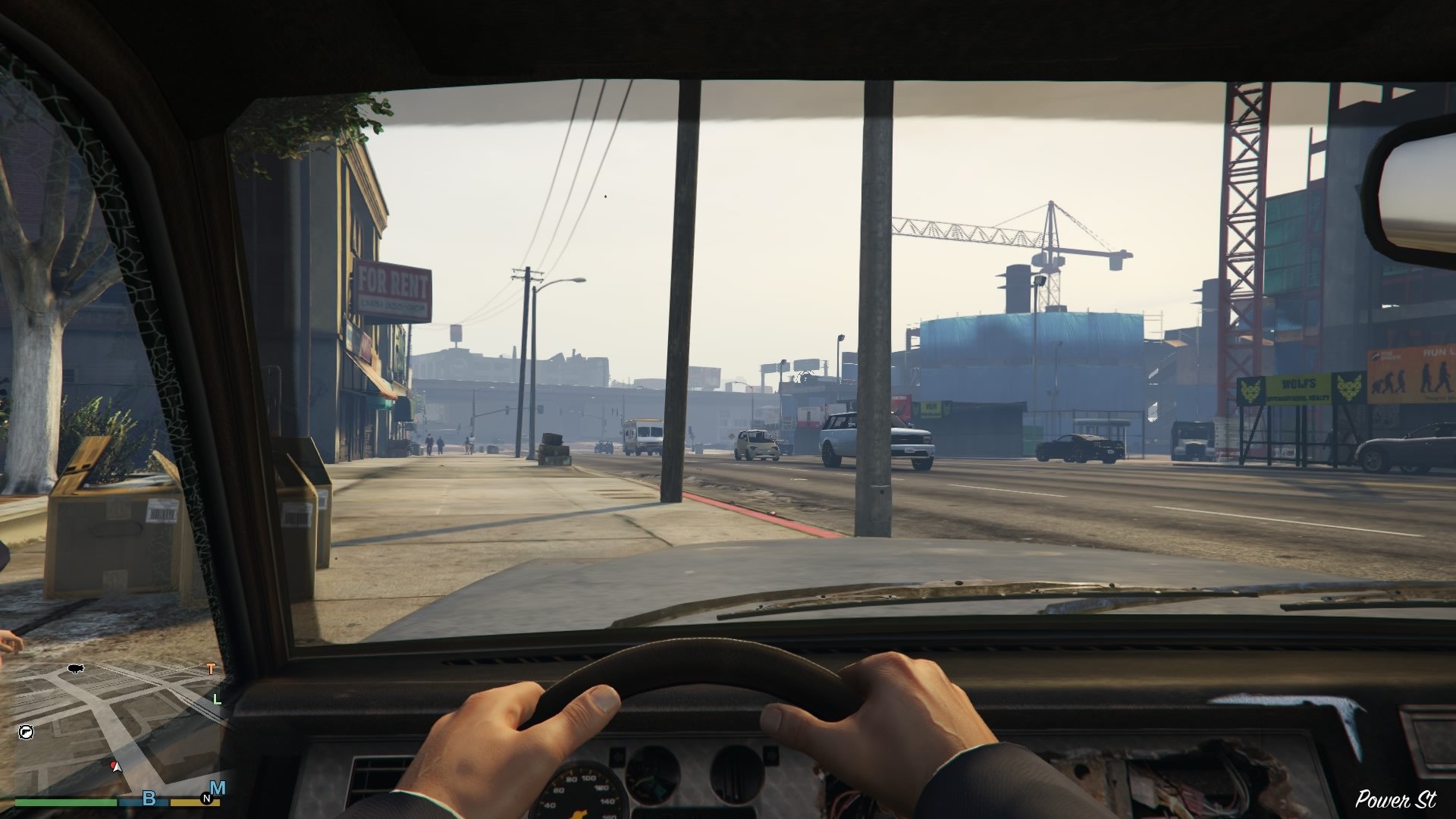Click the blue M street label on the minimap

coord(218,786)
